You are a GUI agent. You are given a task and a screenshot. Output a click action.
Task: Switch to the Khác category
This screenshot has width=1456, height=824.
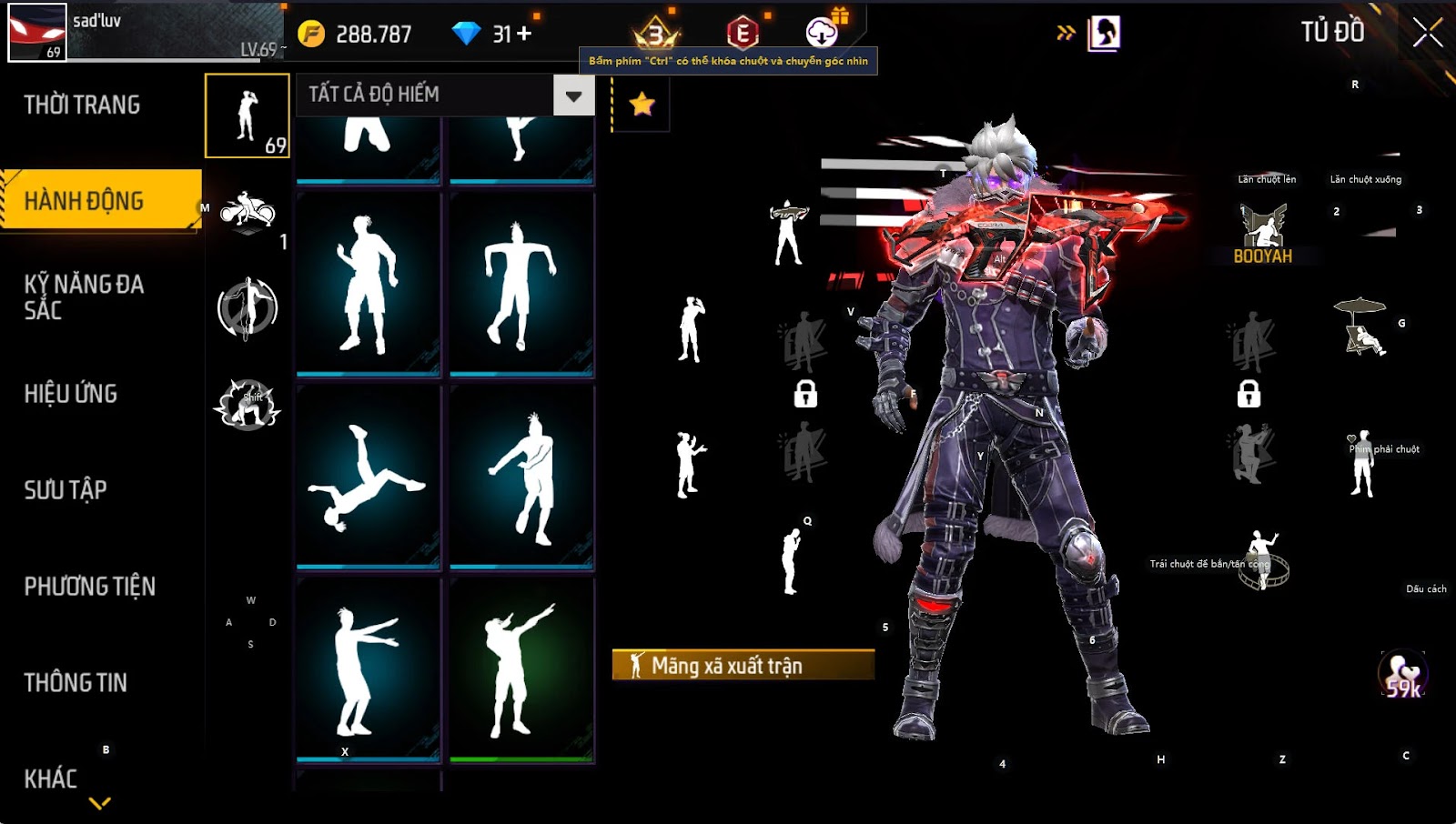[x=51, y=779]
